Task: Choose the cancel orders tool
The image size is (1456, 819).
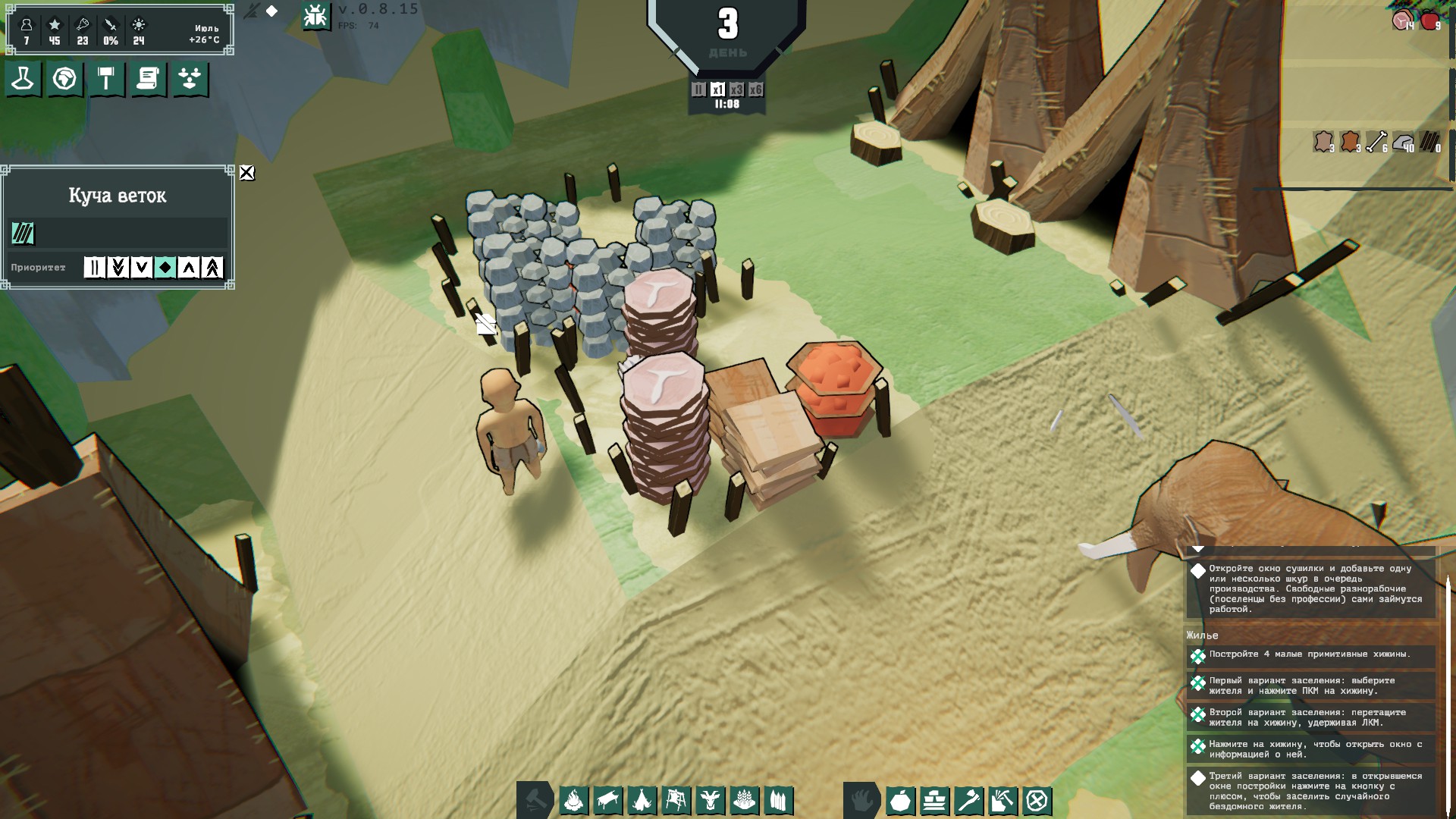Action: point(1037,800)
